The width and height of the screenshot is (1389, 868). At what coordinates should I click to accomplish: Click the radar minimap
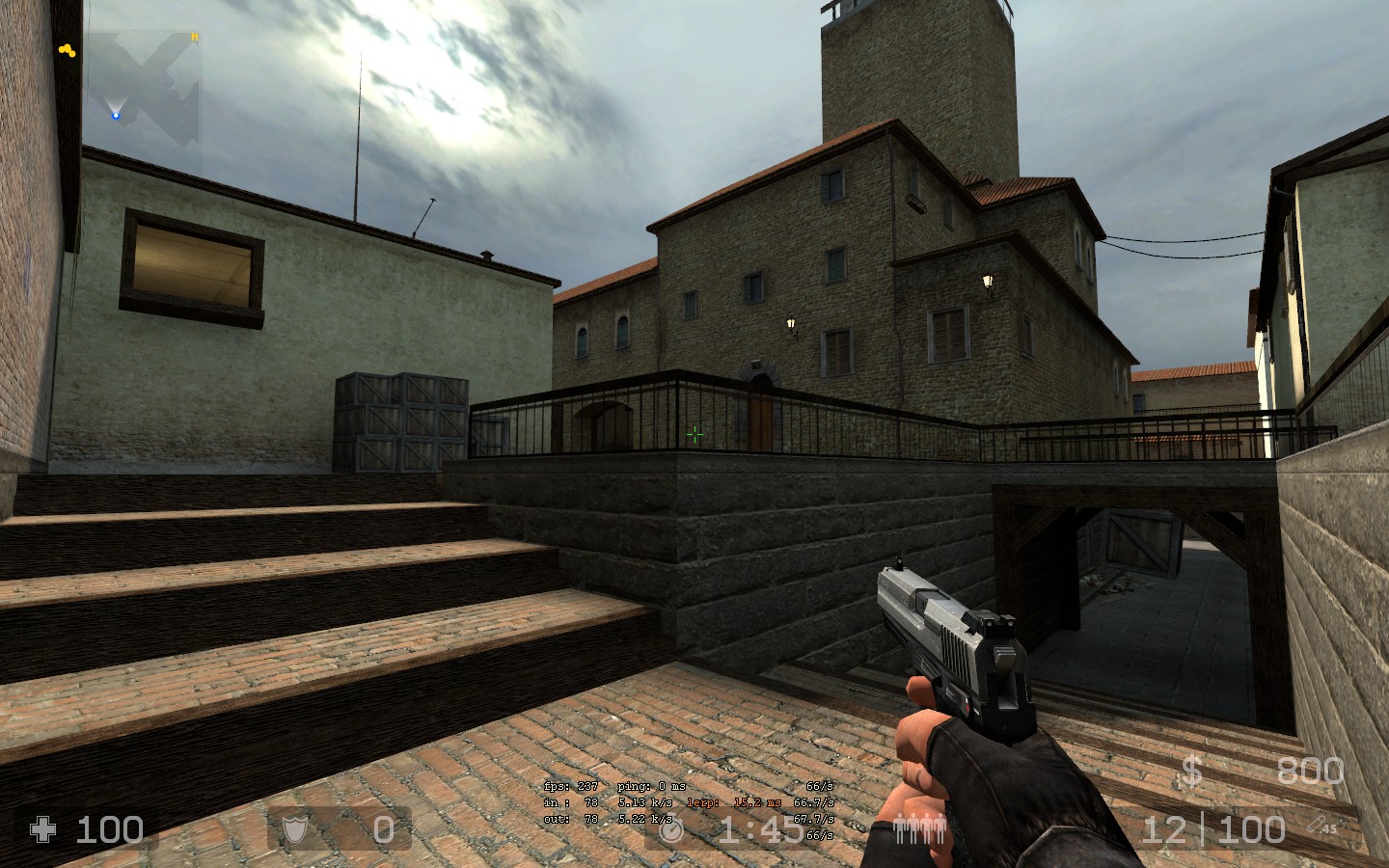143,87
